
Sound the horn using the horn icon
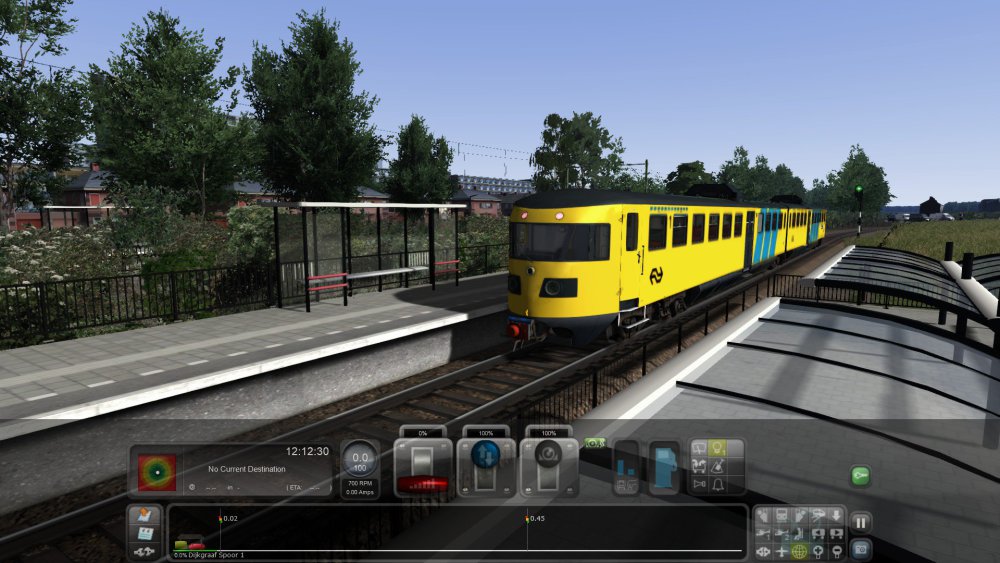700,485
